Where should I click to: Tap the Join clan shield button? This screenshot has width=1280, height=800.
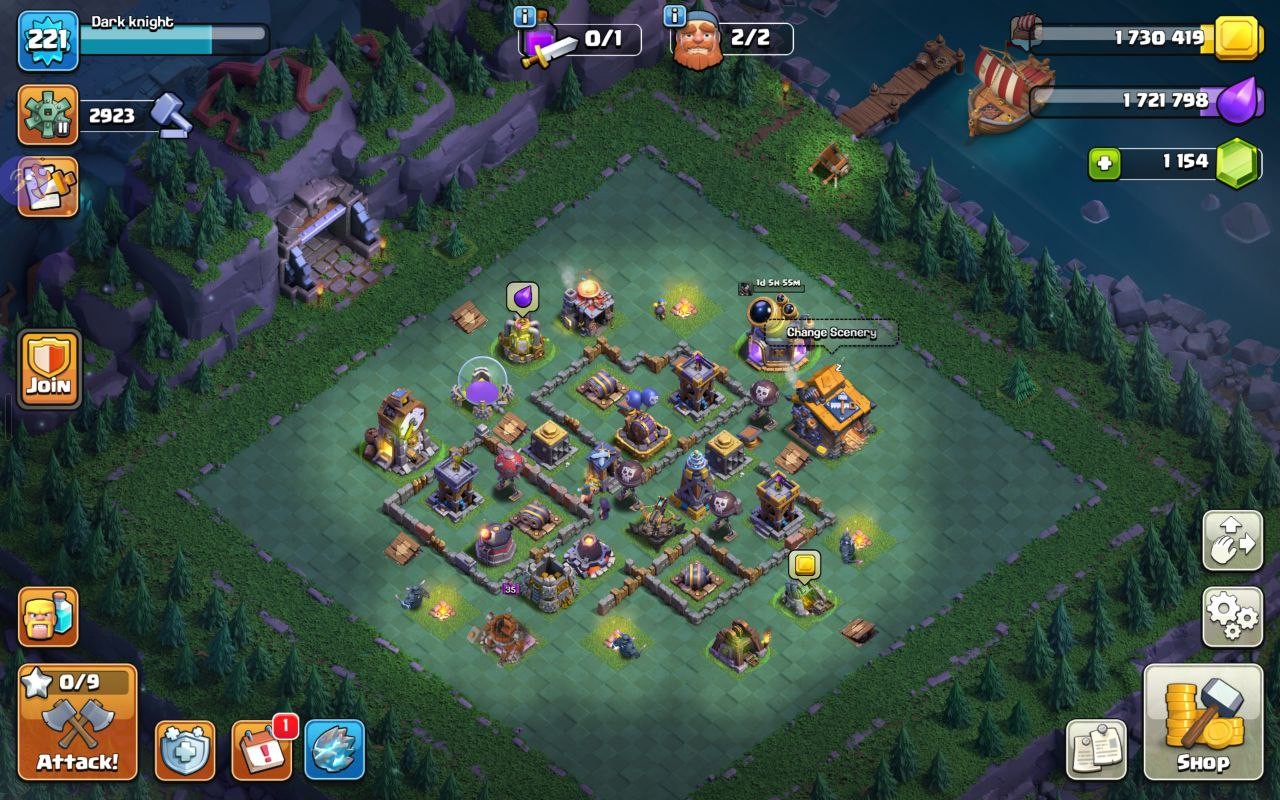(48, 366)
